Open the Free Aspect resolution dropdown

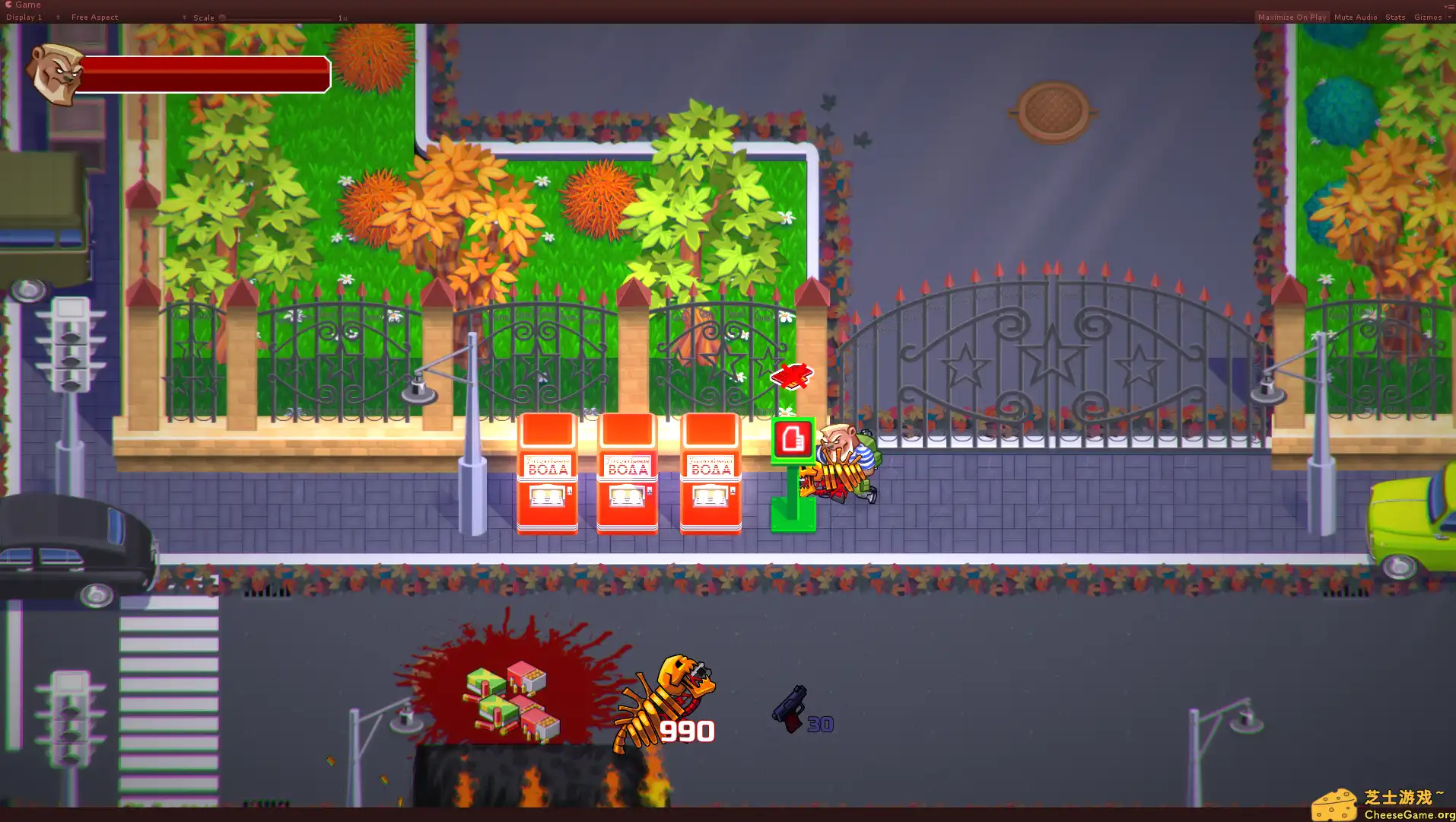click(94, 17)
